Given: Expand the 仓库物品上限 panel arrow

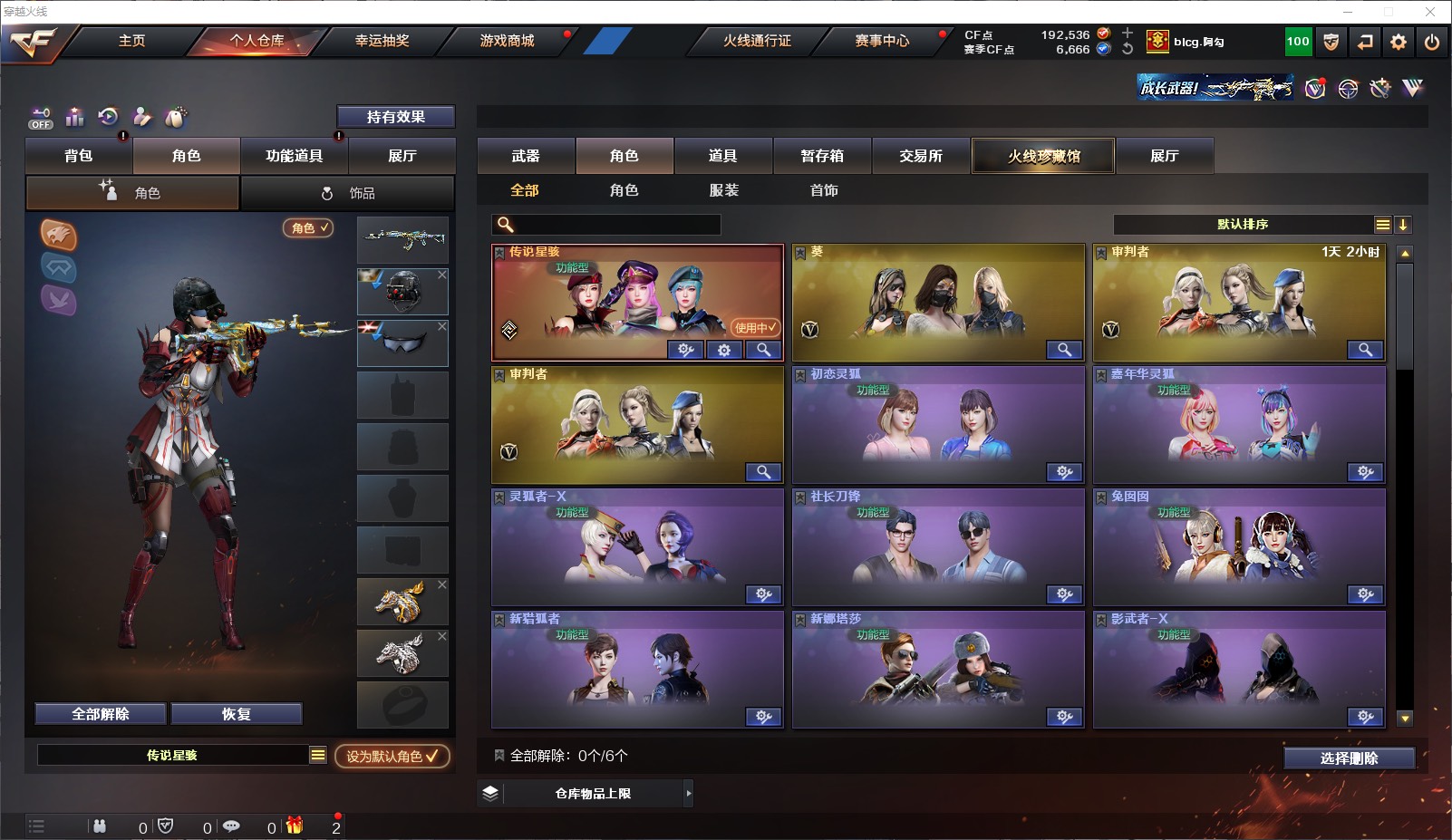Looking at the screenshot, I should [689, 792].
